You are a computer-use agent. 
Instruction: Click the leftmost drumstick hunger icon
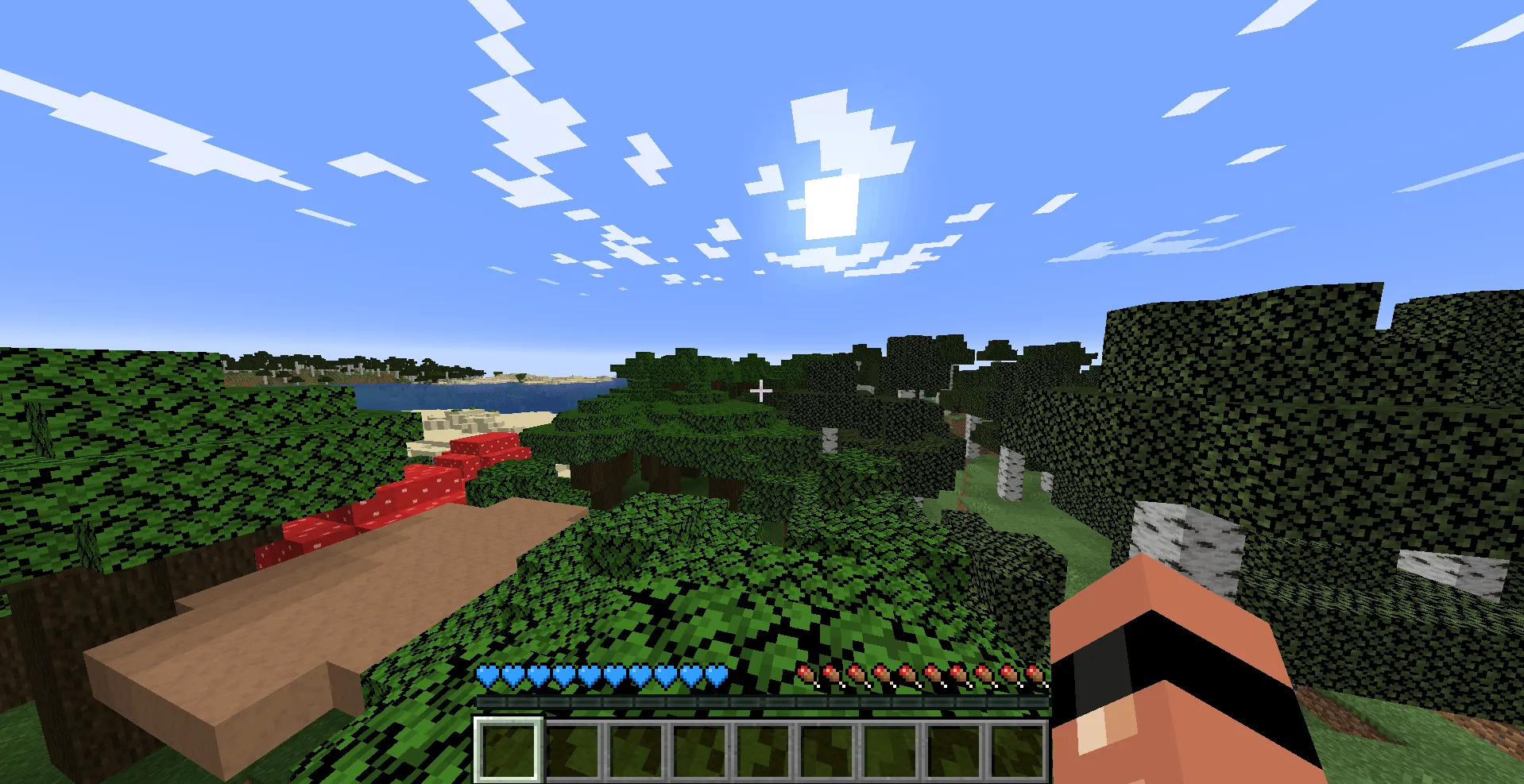(x=806, y=674)
